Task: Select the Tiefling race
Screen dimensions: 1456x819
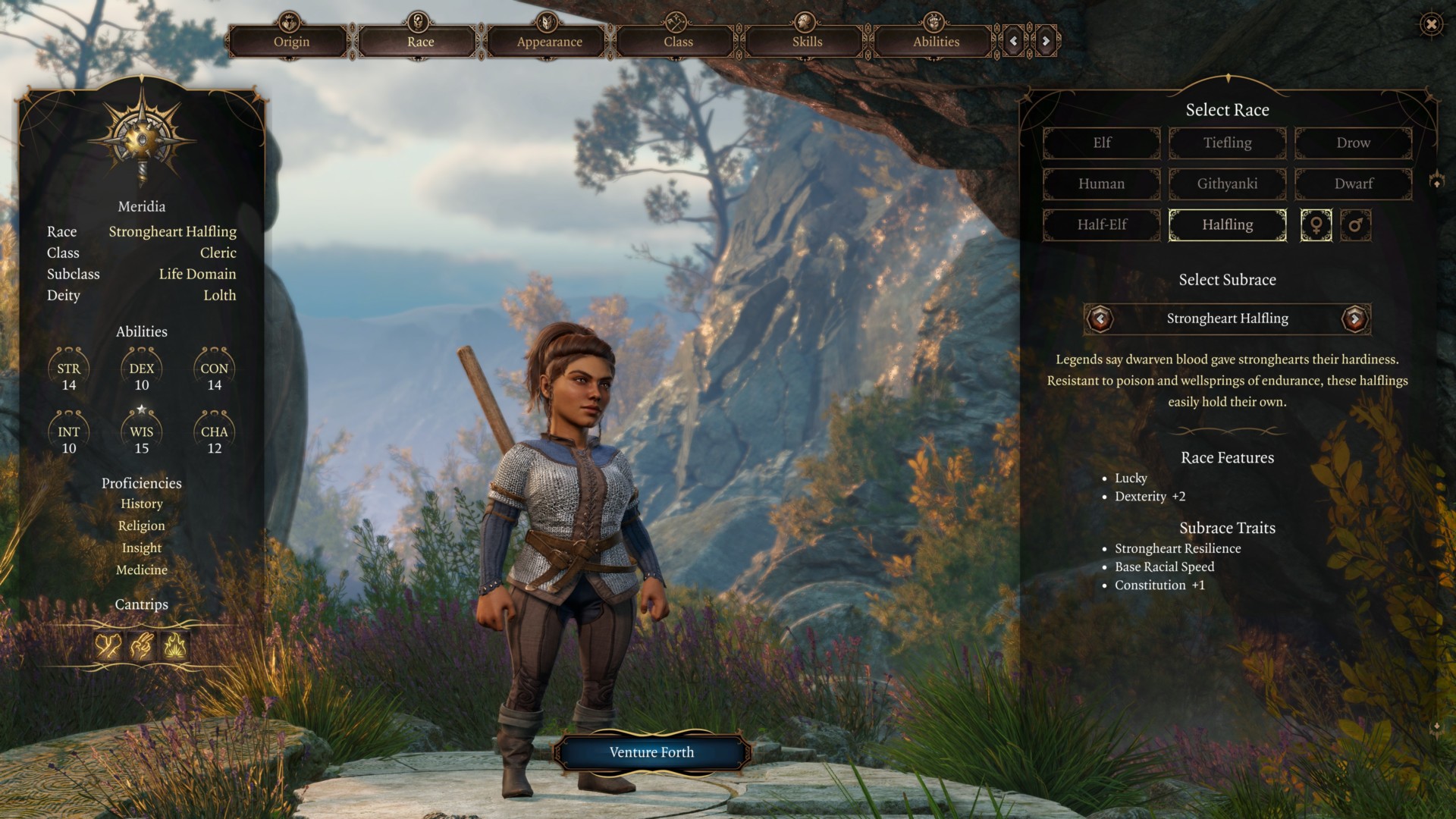Action: point(1227,143)
